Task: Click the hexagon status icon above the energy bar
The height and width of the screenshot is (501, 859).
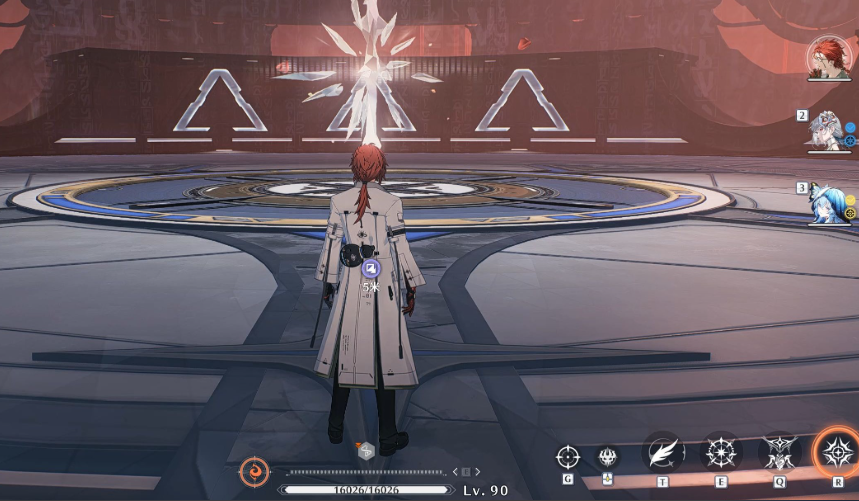Action: tap(366, 451)
